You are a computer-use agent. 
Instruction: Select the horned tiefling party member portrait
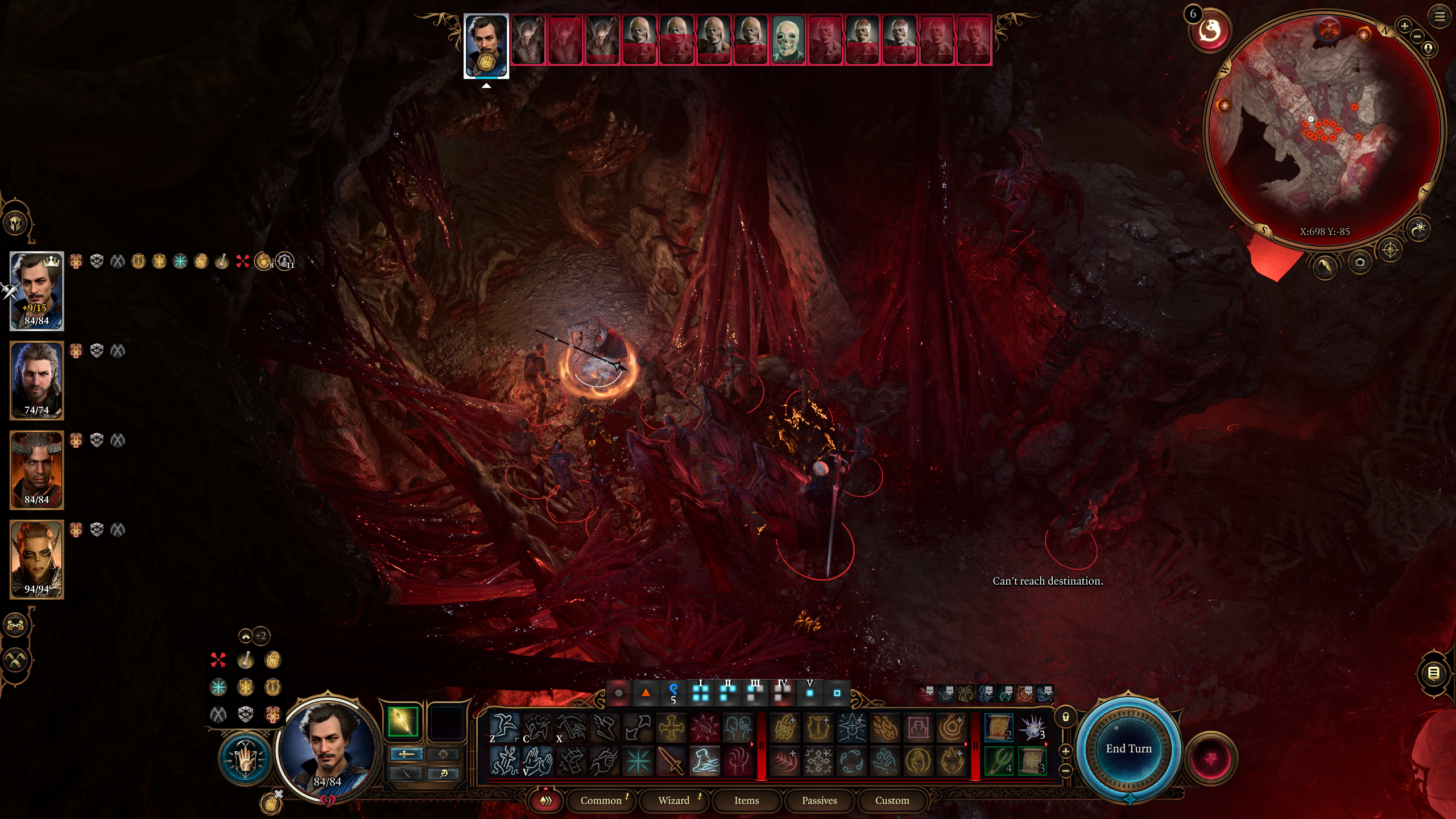pyautogui.click(x=36, y=469)
